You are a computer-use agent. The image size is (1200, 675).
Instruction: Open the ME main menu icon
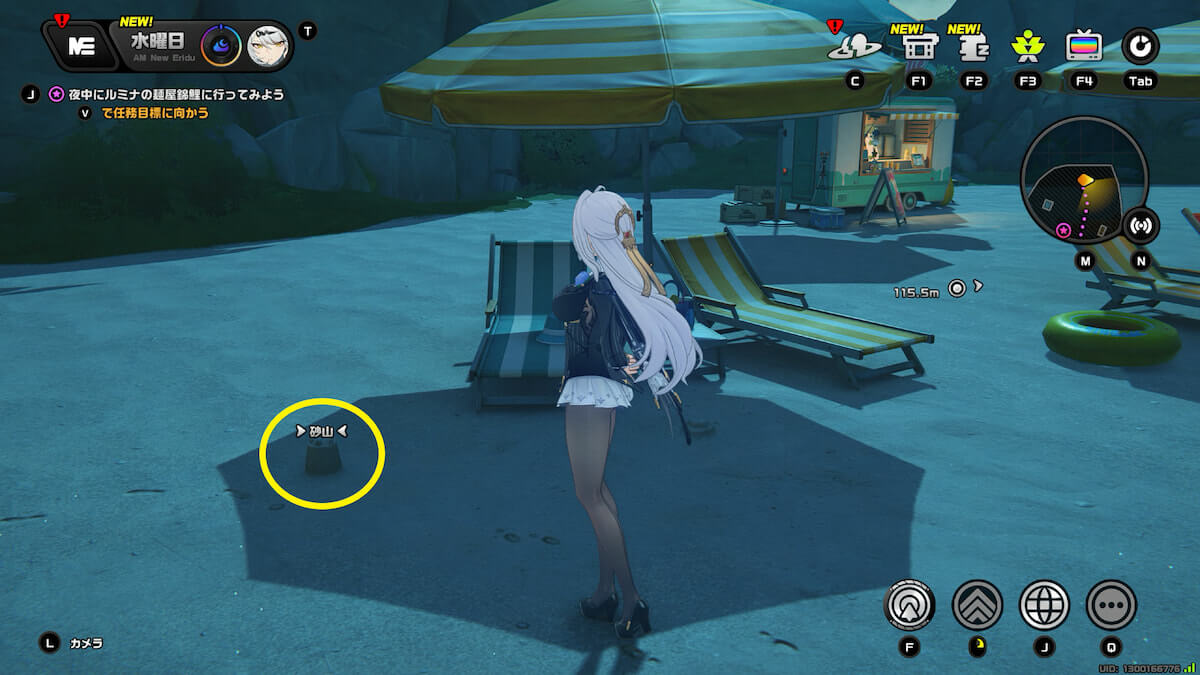[80, 45]
